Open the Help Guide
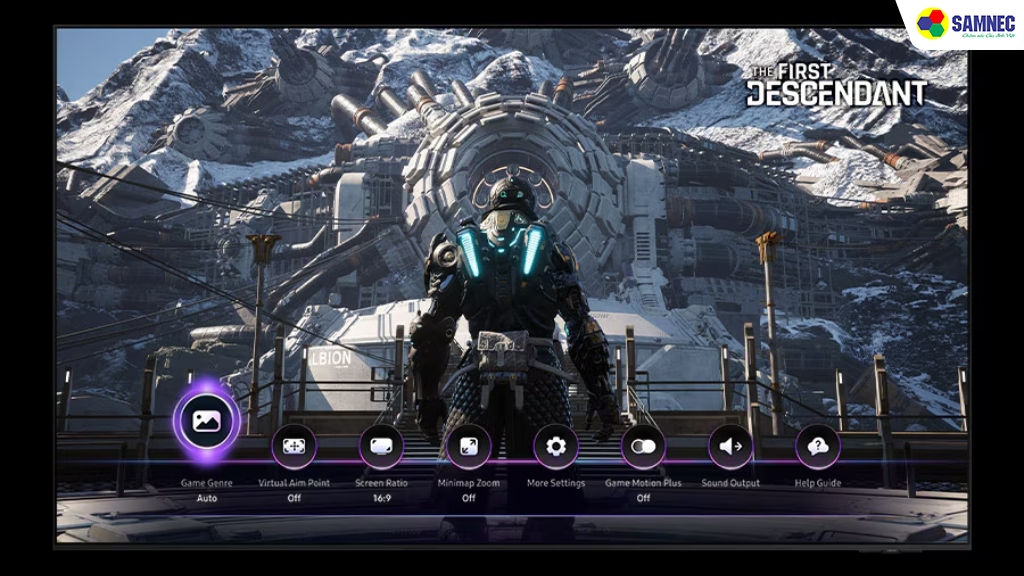Image resolution: width=1024 pixels, height=576 pixels. pos(818,446)
